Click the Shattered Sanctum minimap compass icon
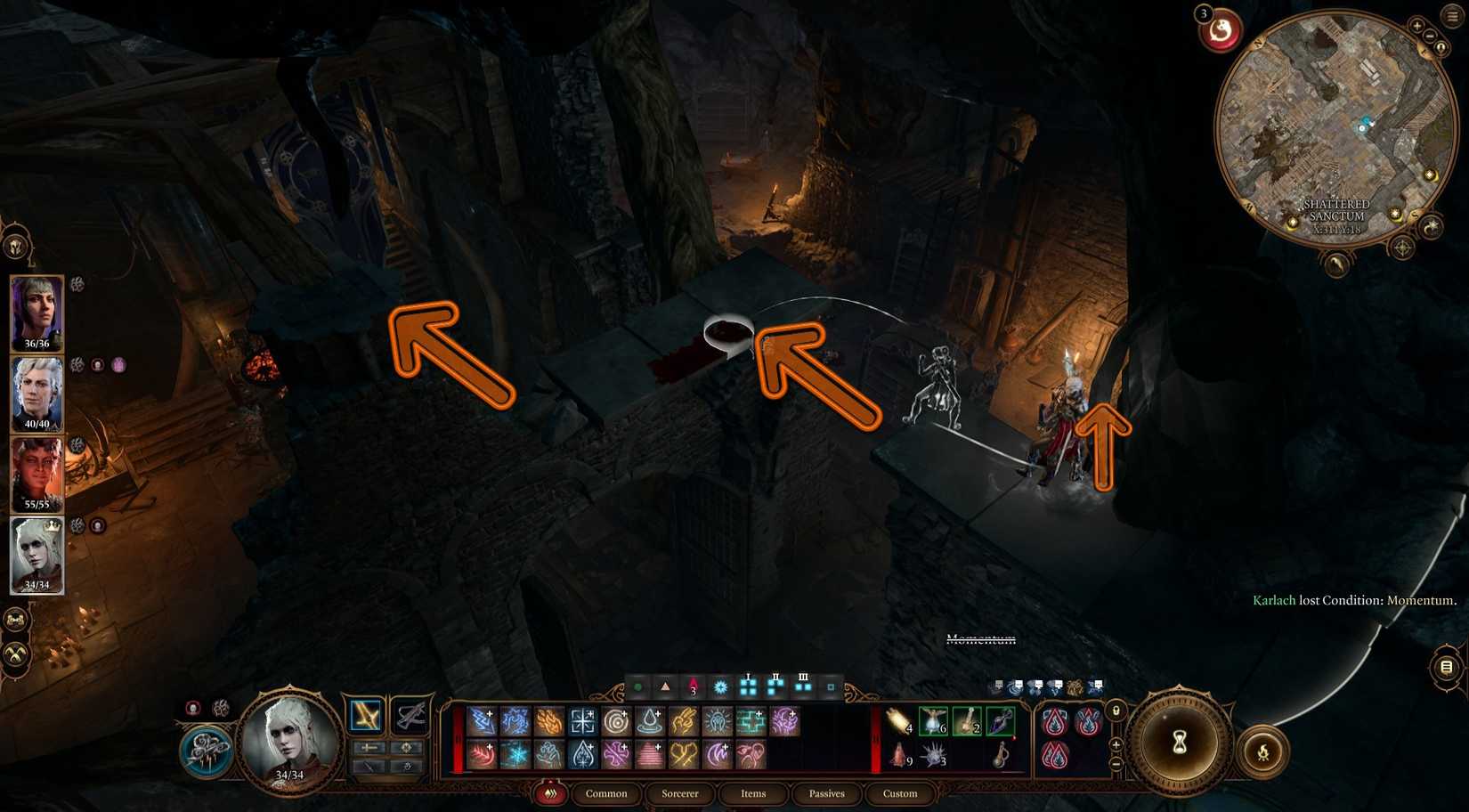Viewport: 1469px width, 812px height. point(1401,247)
